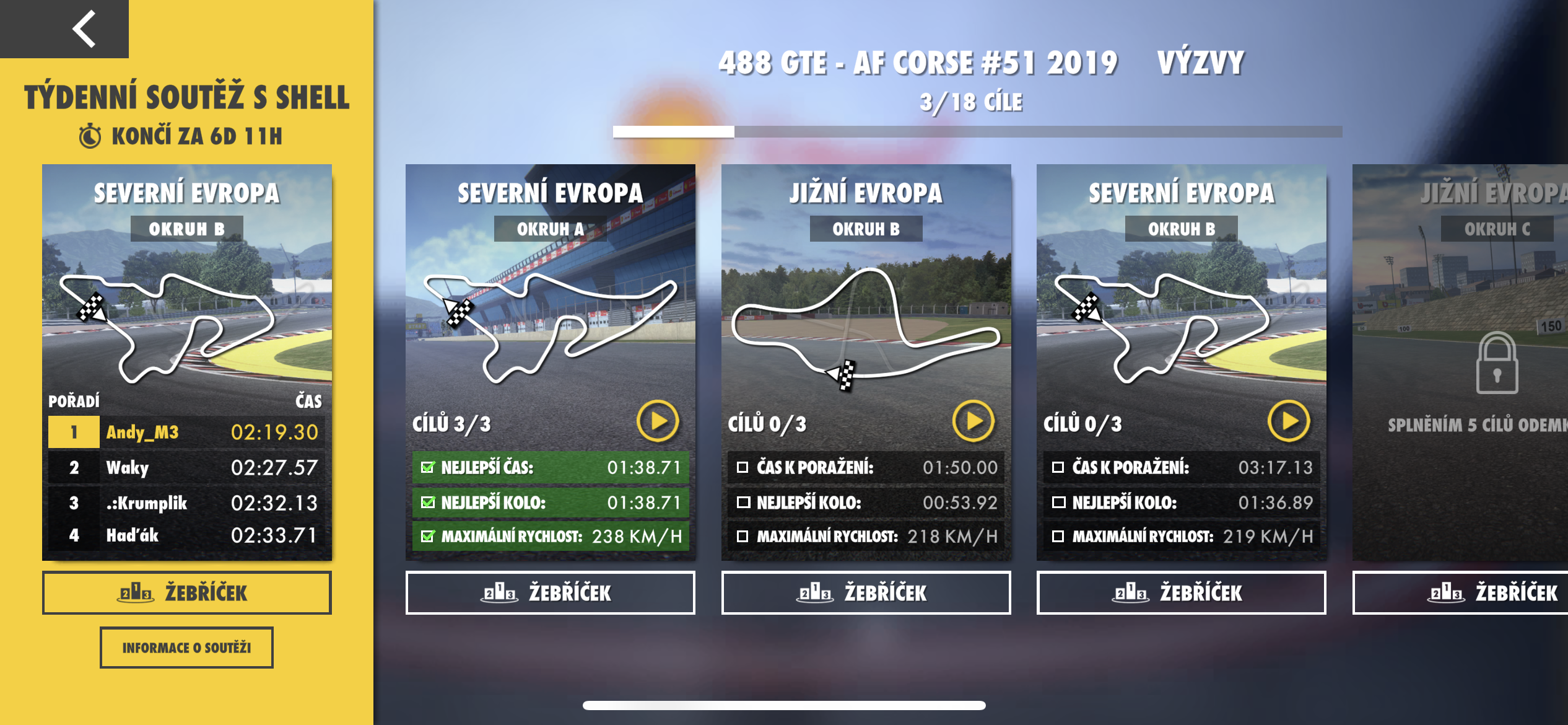Select Had'ák's fourth place row
Screen dimensions: 1568x725
(186, 535)
